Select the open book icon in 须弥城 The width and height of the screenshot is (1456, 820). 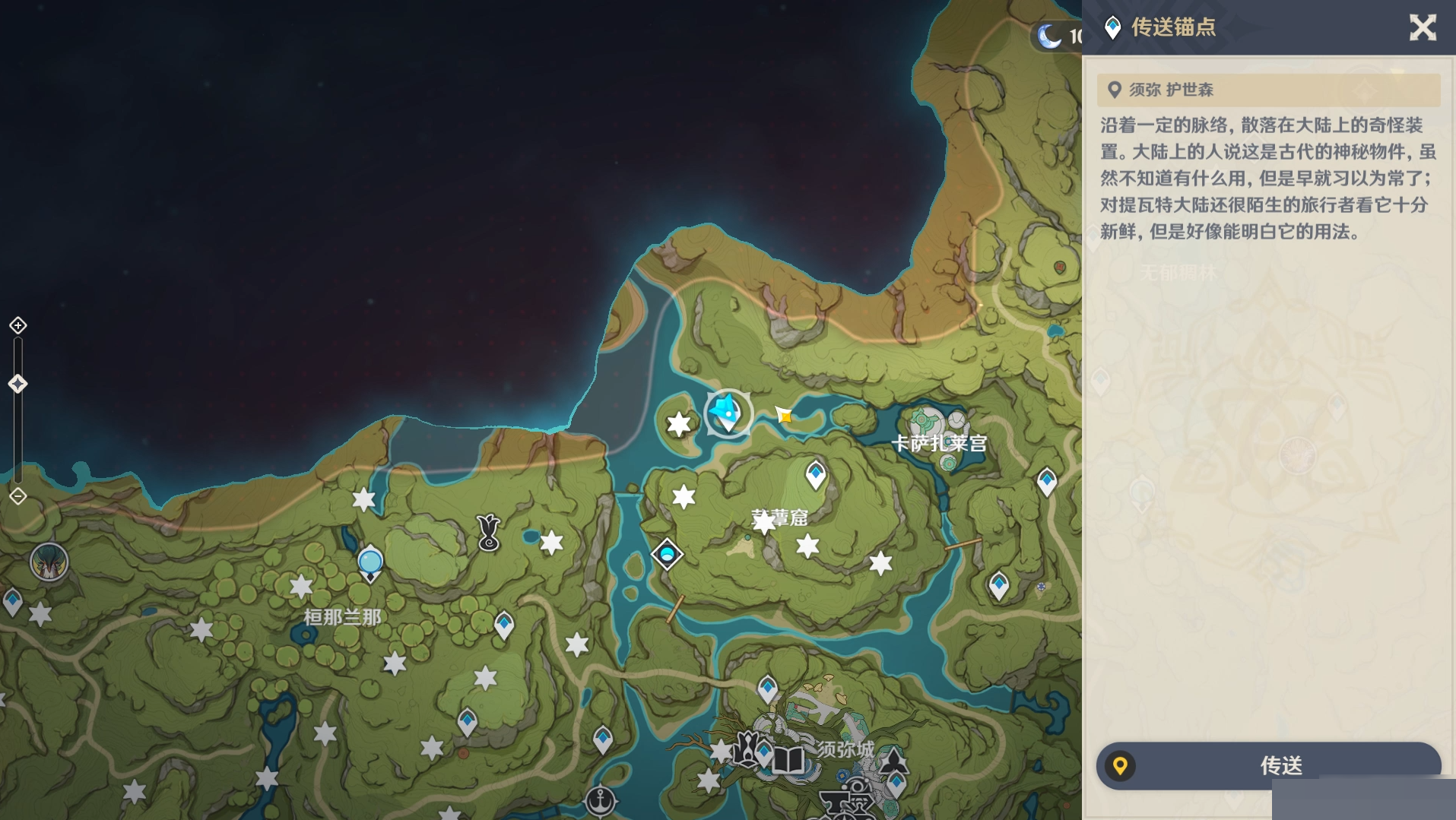coord(788,760)
